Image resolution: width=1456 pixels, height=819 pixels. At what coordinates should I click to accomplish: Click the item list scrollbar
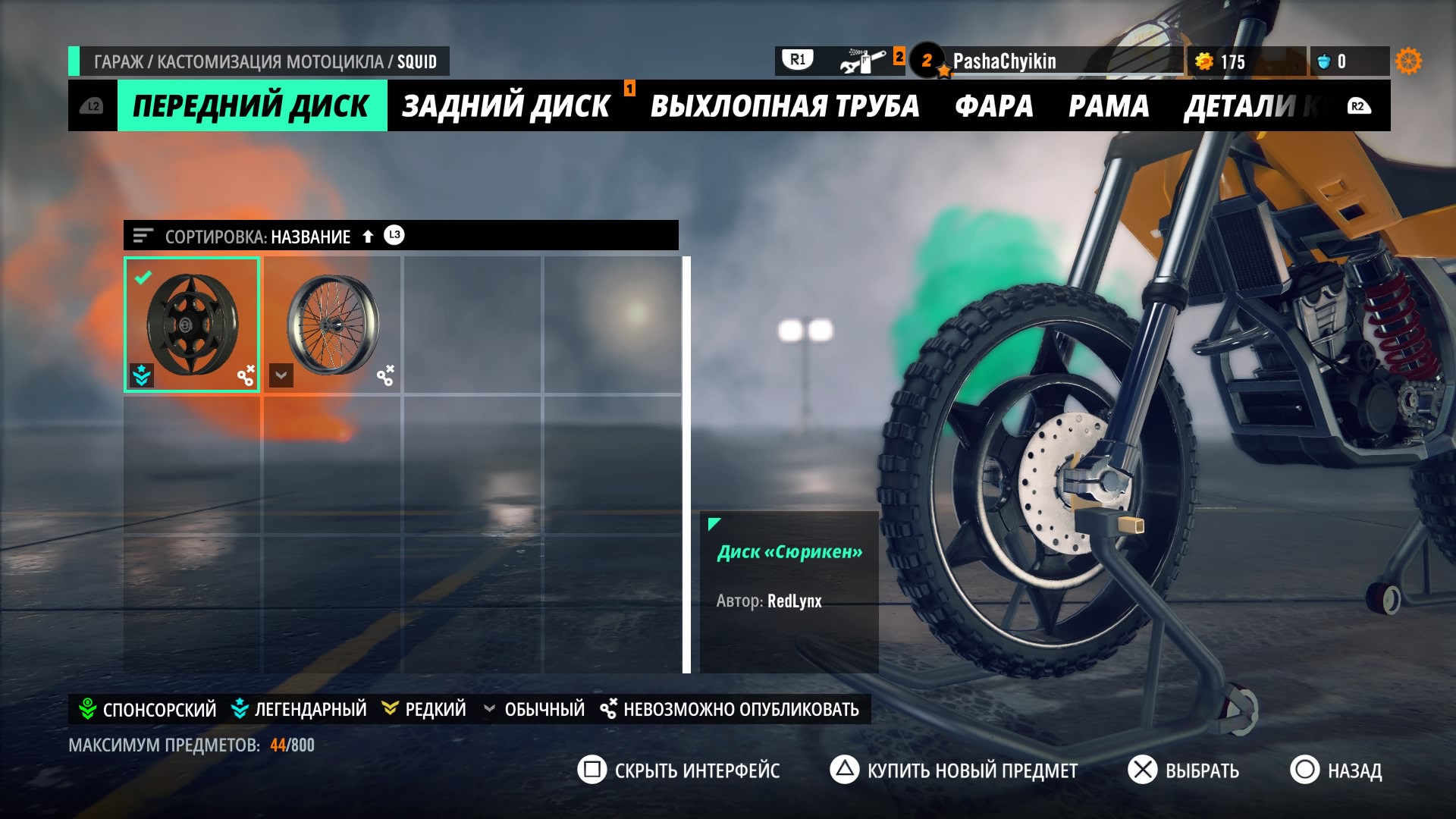click(686, 464)
